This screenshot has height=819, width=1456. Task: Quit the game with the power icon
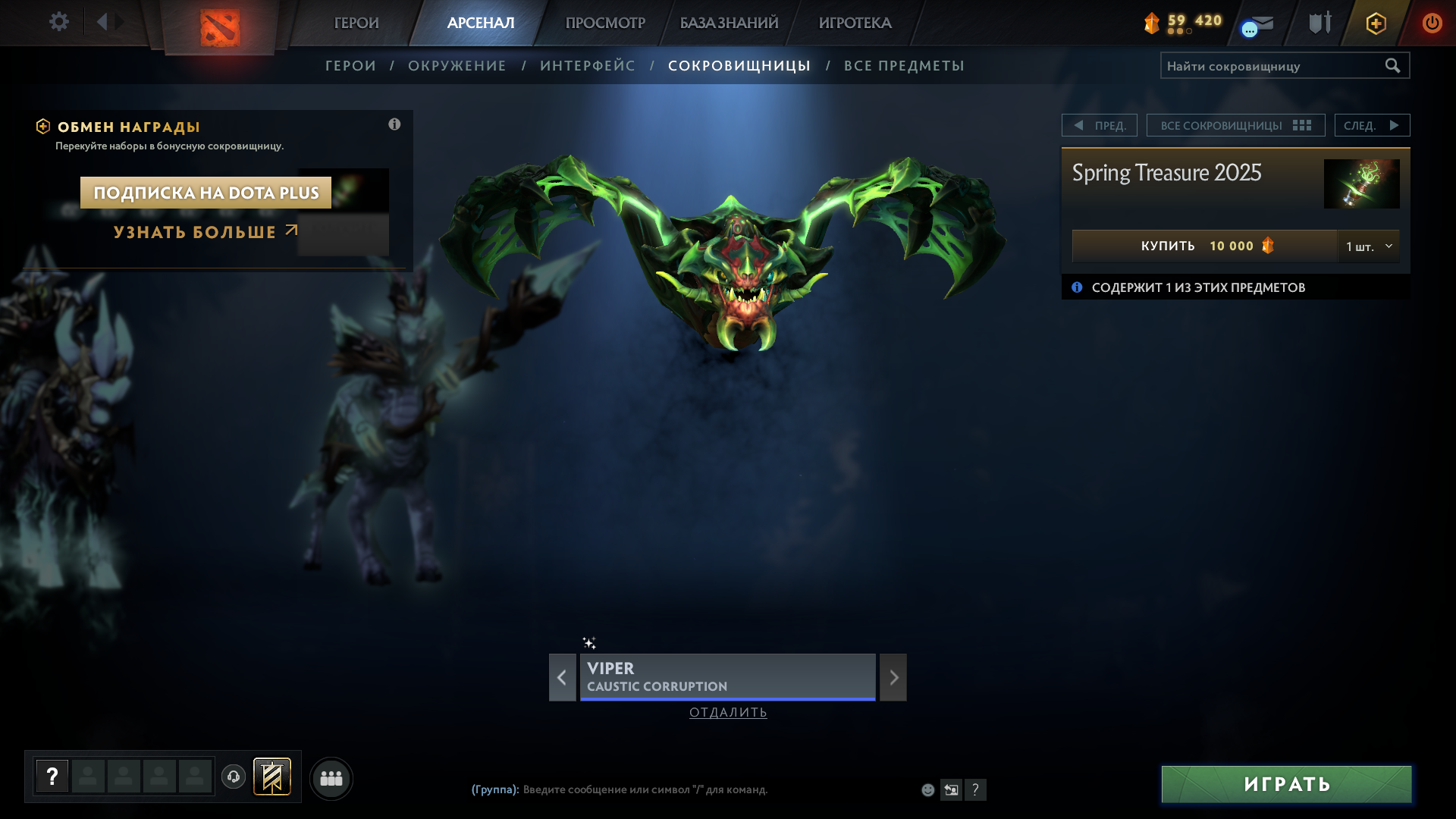[x=1432, y=23]
